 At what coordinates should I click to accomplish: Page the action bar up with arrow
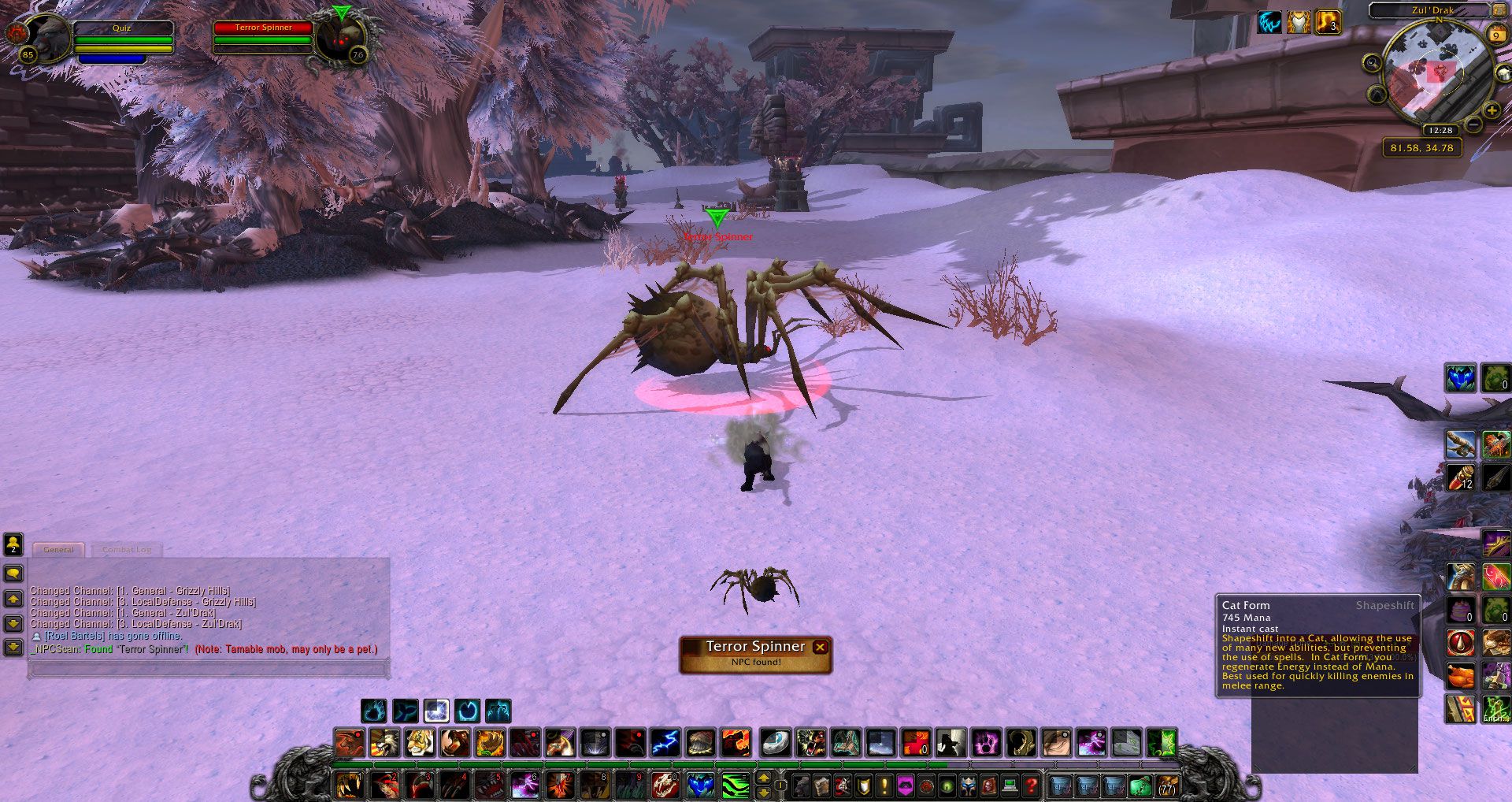(x=763, y=778)
